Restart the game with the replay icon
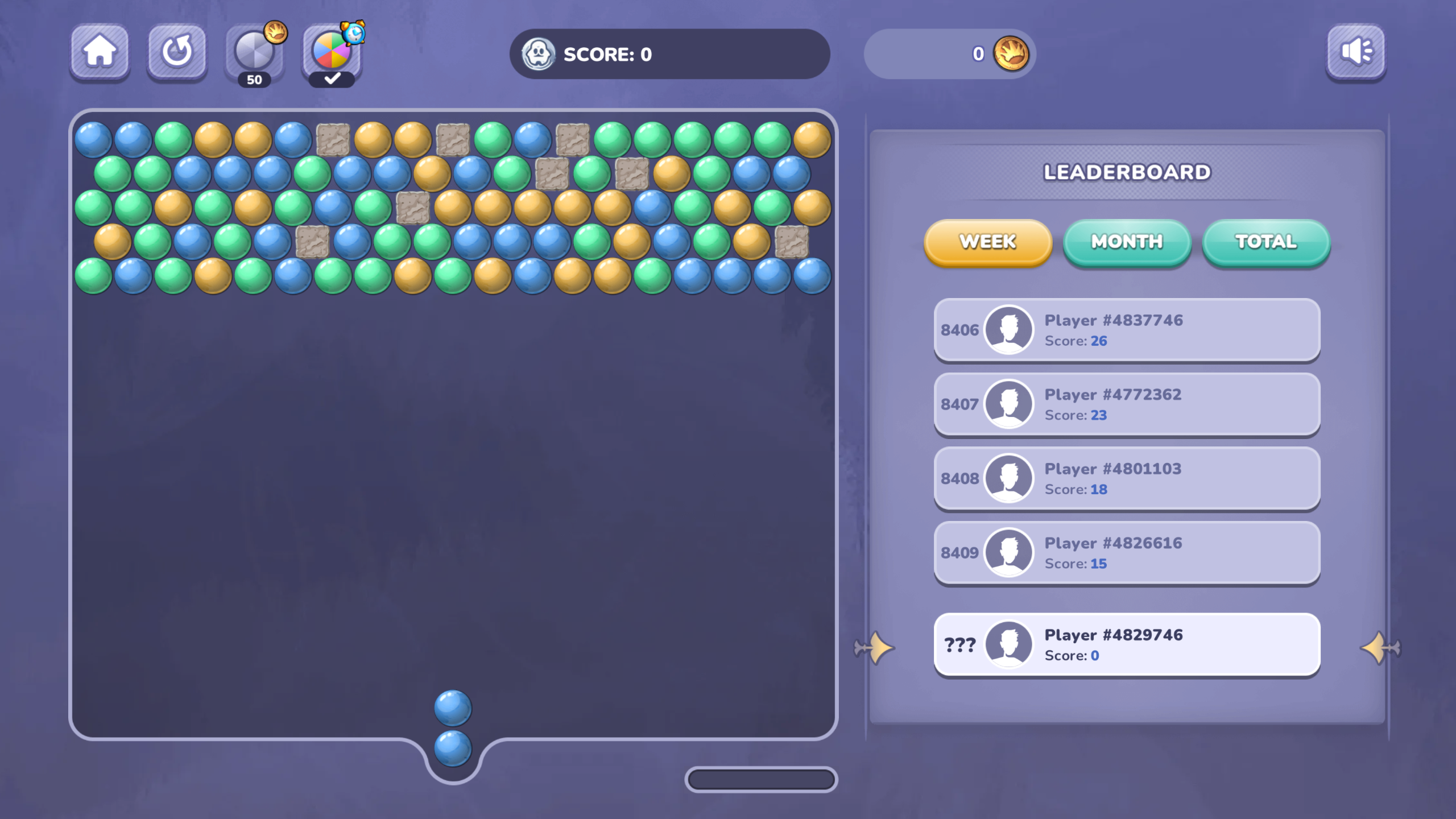The image size is (1456, 819). (x=176, y=53)
